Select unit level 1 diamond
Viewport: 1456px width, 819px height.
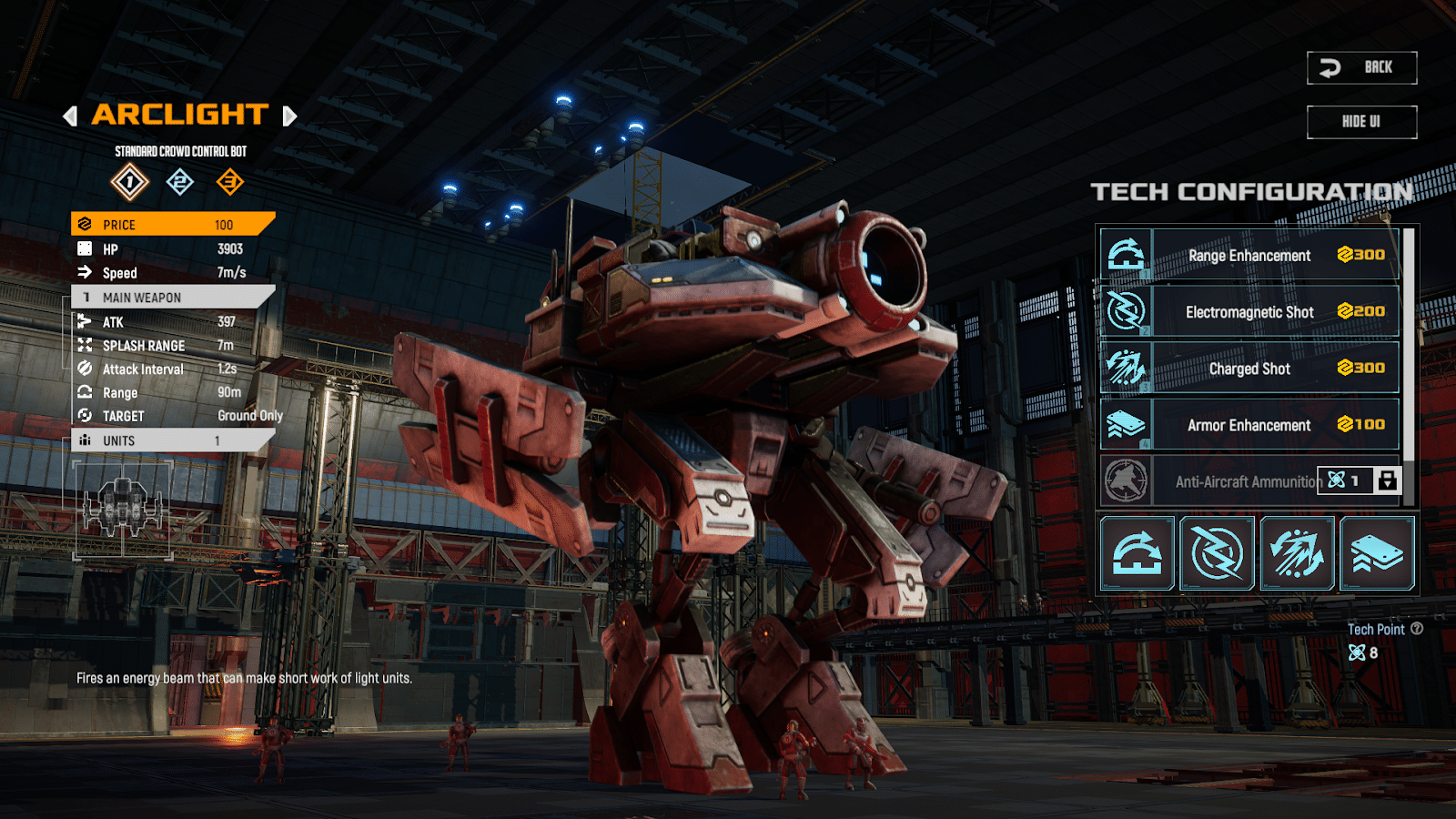click(x=130, y=182)
